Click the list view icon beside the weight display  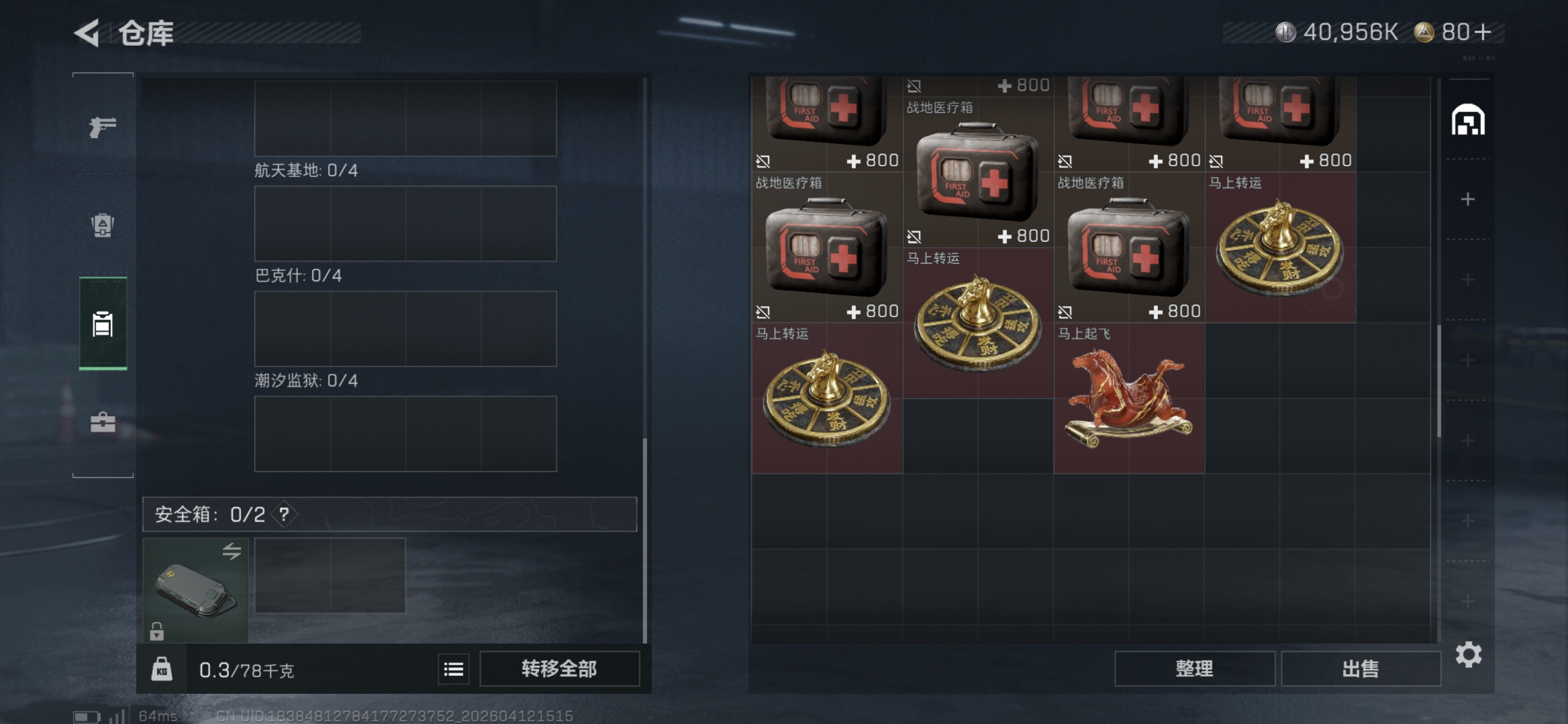453,669
